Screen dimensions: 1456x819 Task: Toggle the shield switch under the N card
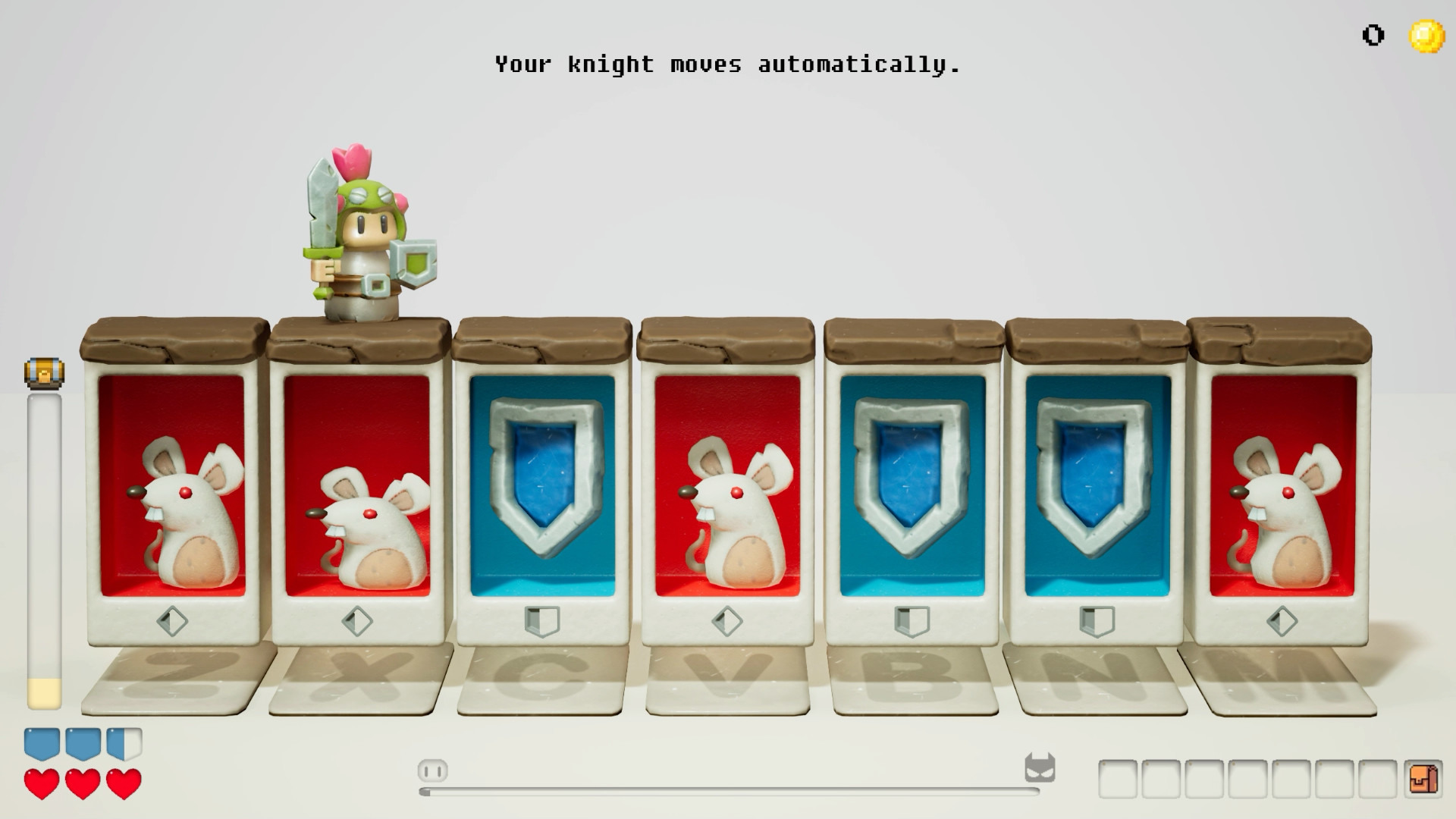(x=1096, y=621)
